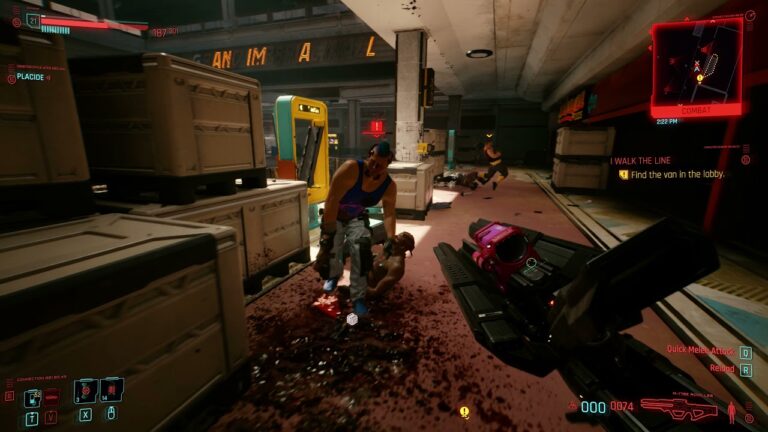Click the objective 'Find the van in the lobby'
The height and width of the screenshot is (432, 768).
(x=674, y=174)
